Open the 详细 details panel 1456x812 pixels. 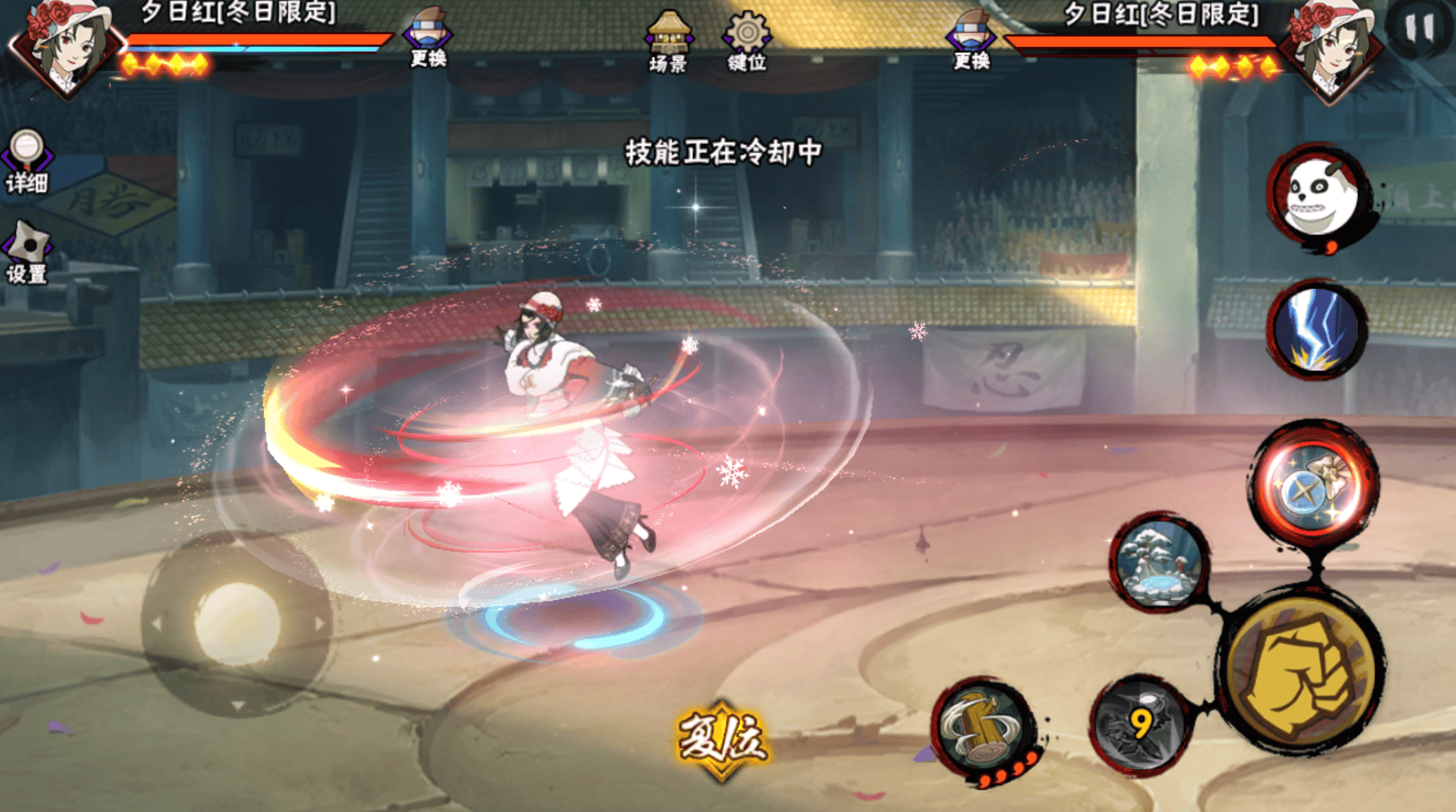(27, 161)
